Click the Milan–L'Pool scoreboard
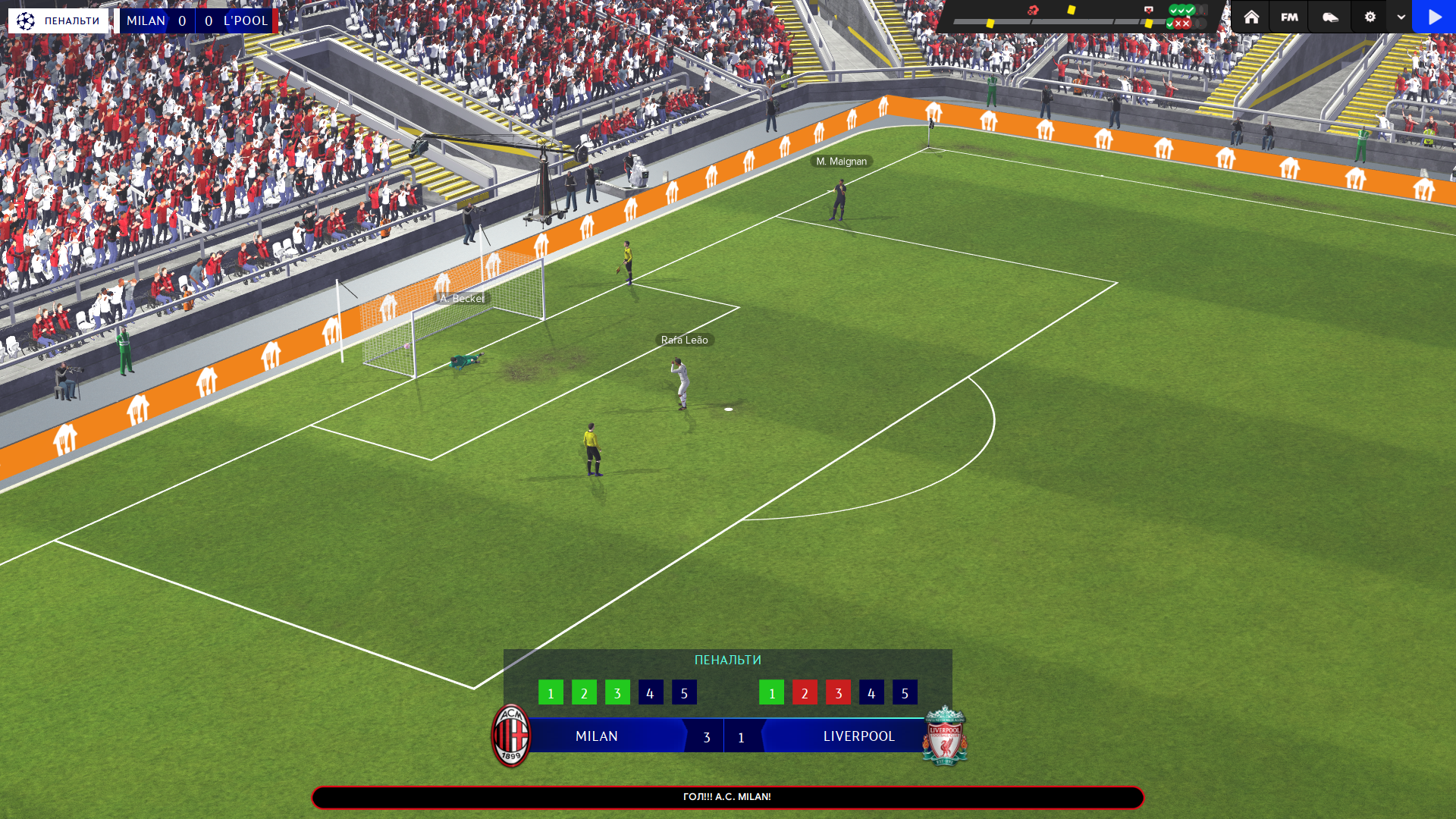This screenshot has width=1456, height=819. [x=197, y=20]
